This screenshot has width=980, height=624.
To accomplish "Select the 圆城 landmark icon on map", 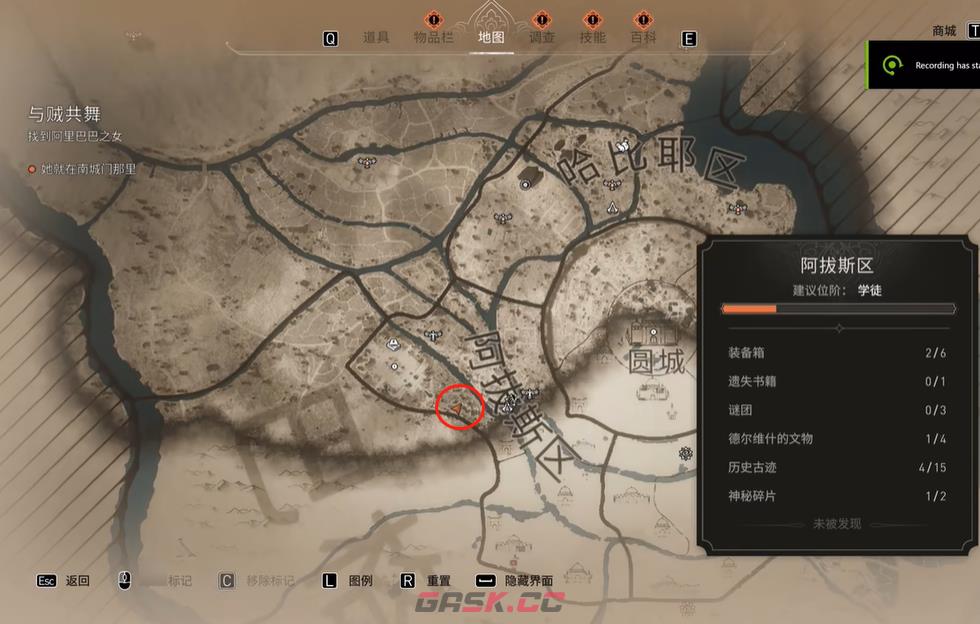I will coord(653,332).
